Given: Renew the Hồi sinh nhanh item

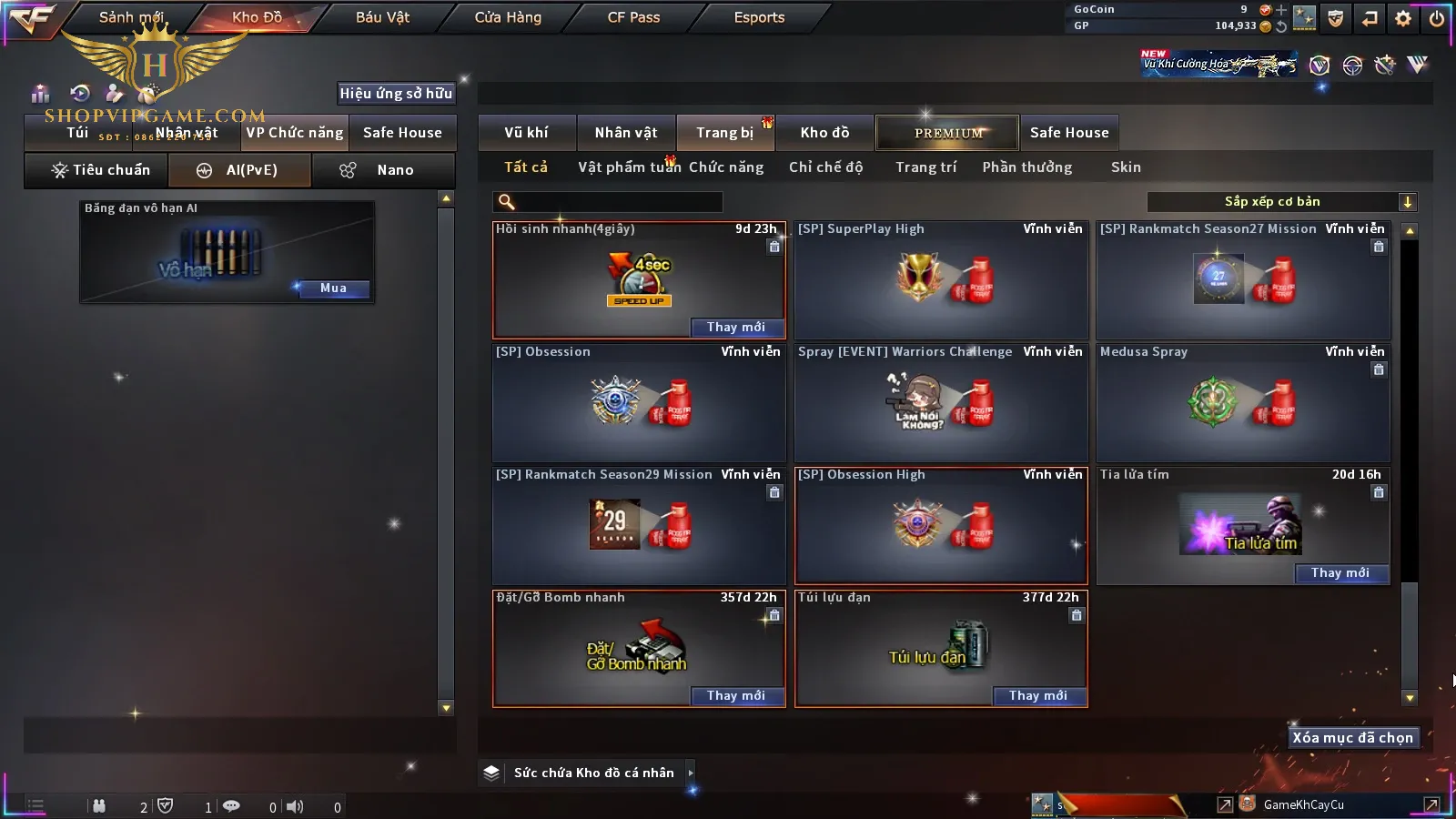Looking at the screenshot, I should (735, 328).
